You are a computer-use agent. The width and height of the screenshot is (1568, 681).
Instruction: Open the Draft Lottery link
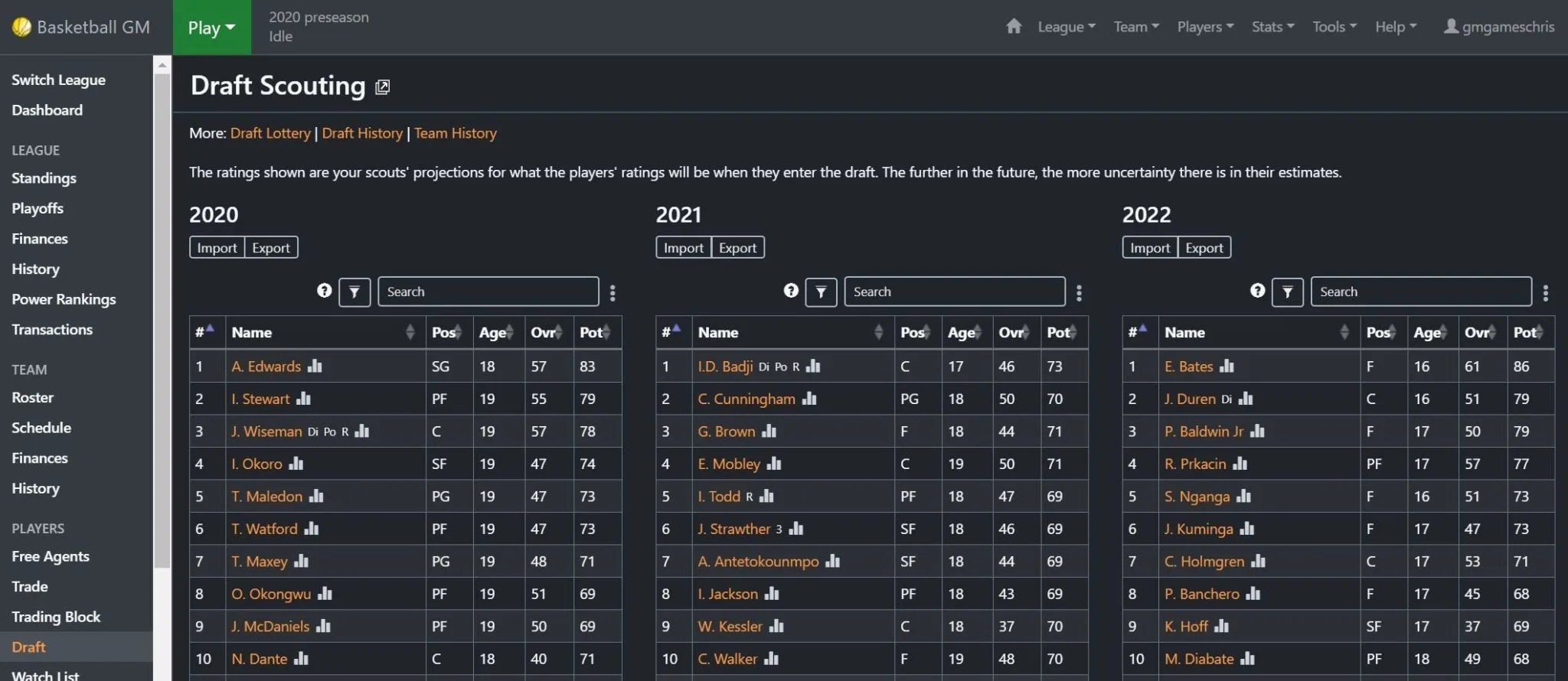(x=269, y=132)
